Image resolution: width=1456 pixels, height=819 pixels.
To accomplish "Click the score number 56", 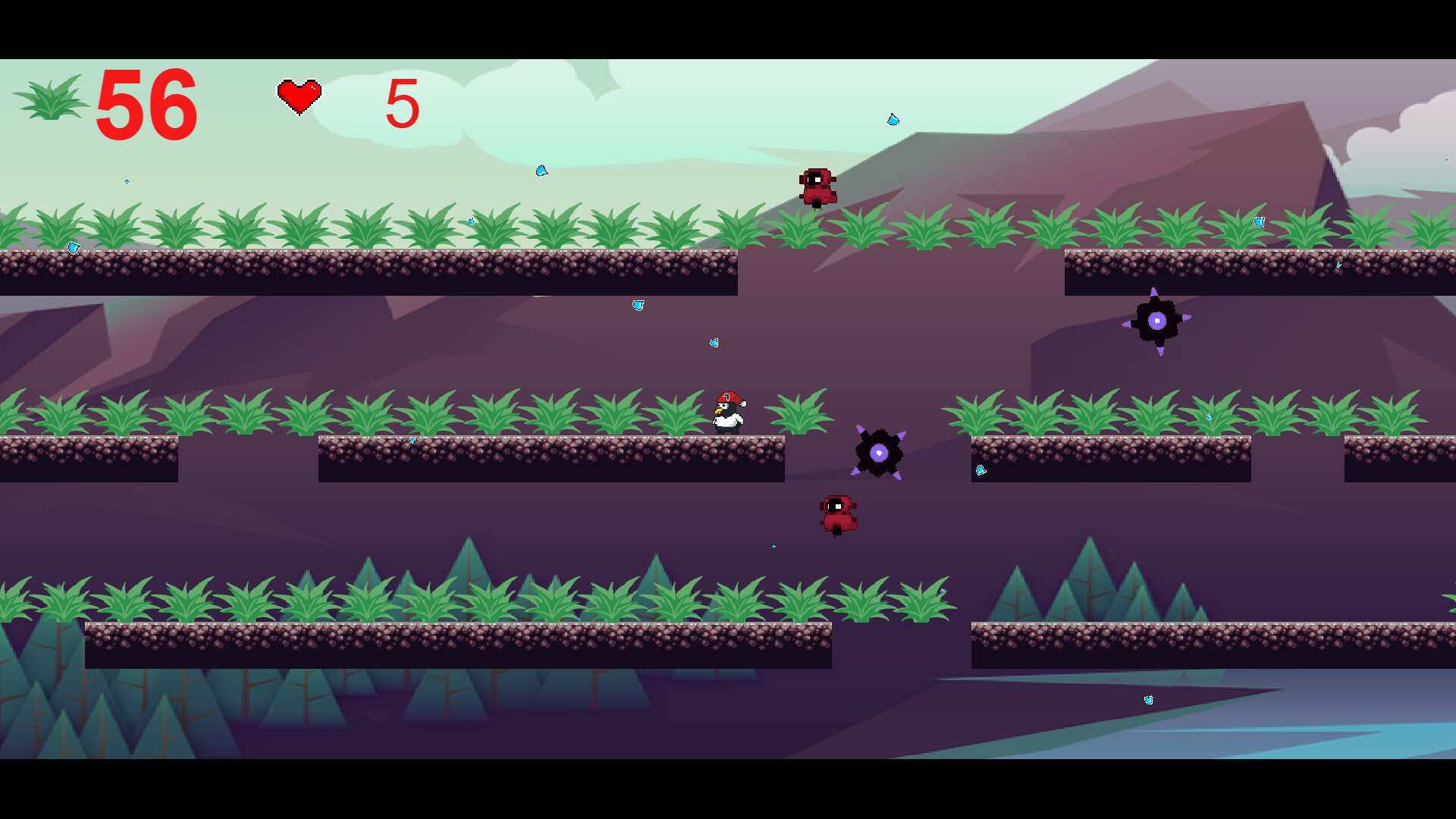I will click(x=148, y=106).
